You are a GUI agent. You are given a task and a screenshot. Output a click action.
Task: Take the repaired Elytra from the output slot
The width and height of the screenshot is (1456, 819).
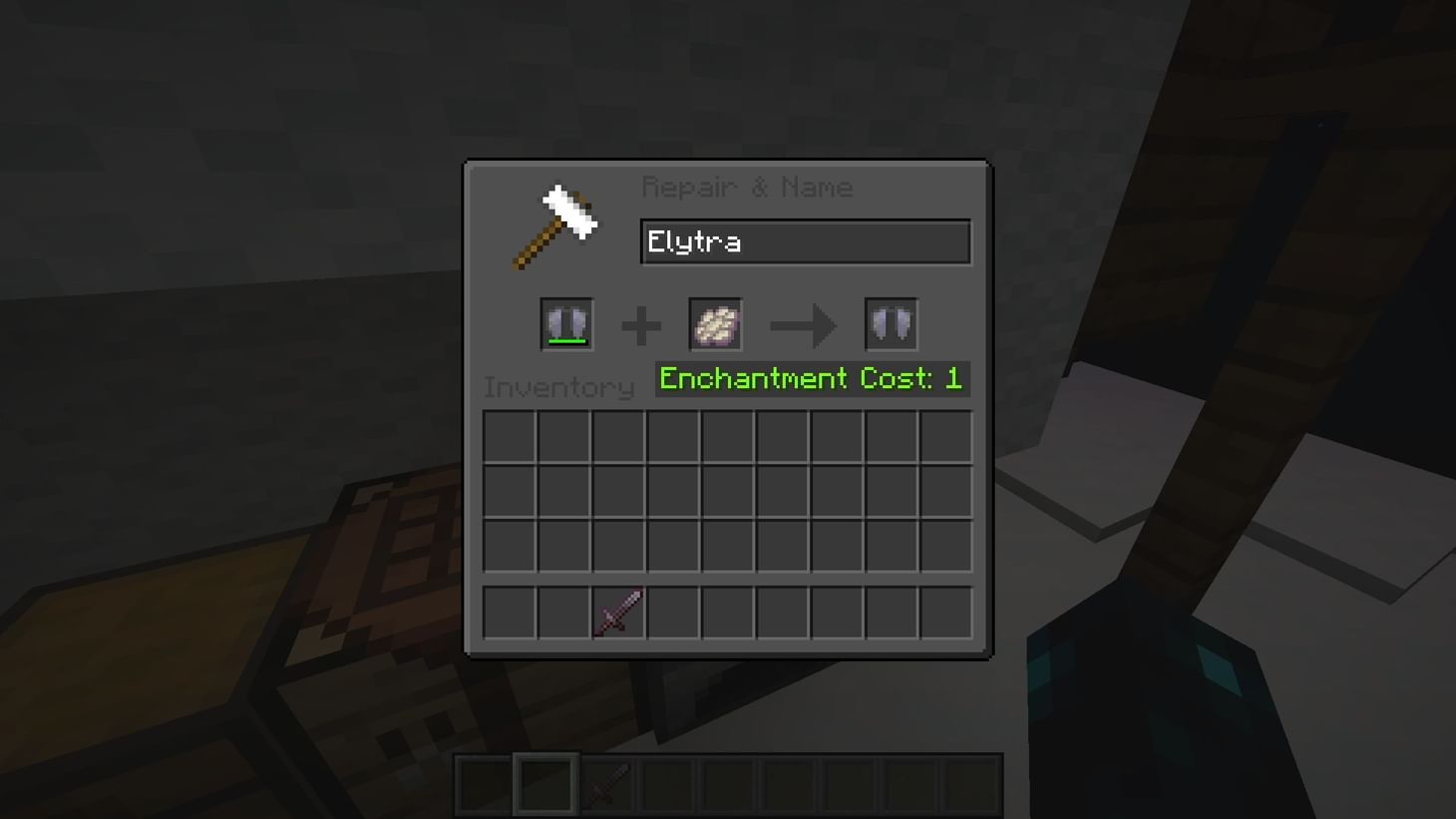click(x=891, y=323)
